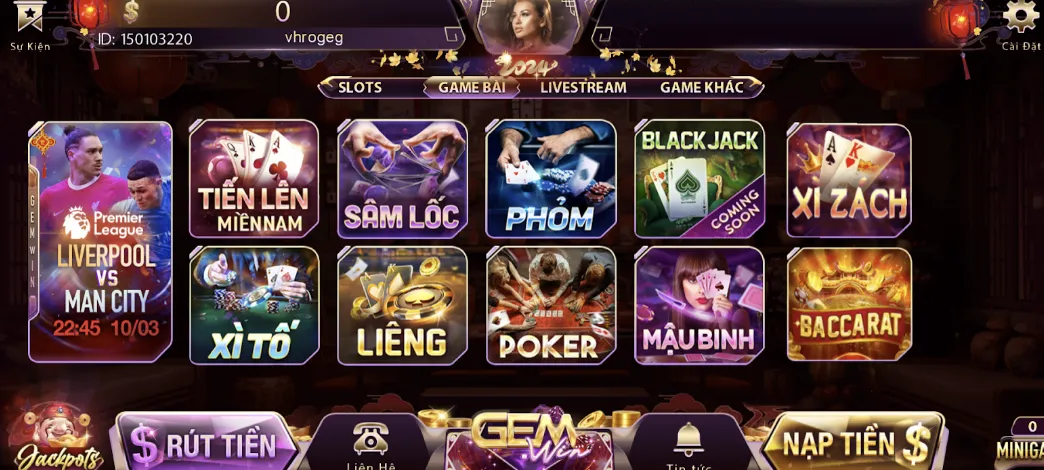The image size is (1044, 470).
Task: Click the Rút Tiền withdraw button
Action: point(205,443)
